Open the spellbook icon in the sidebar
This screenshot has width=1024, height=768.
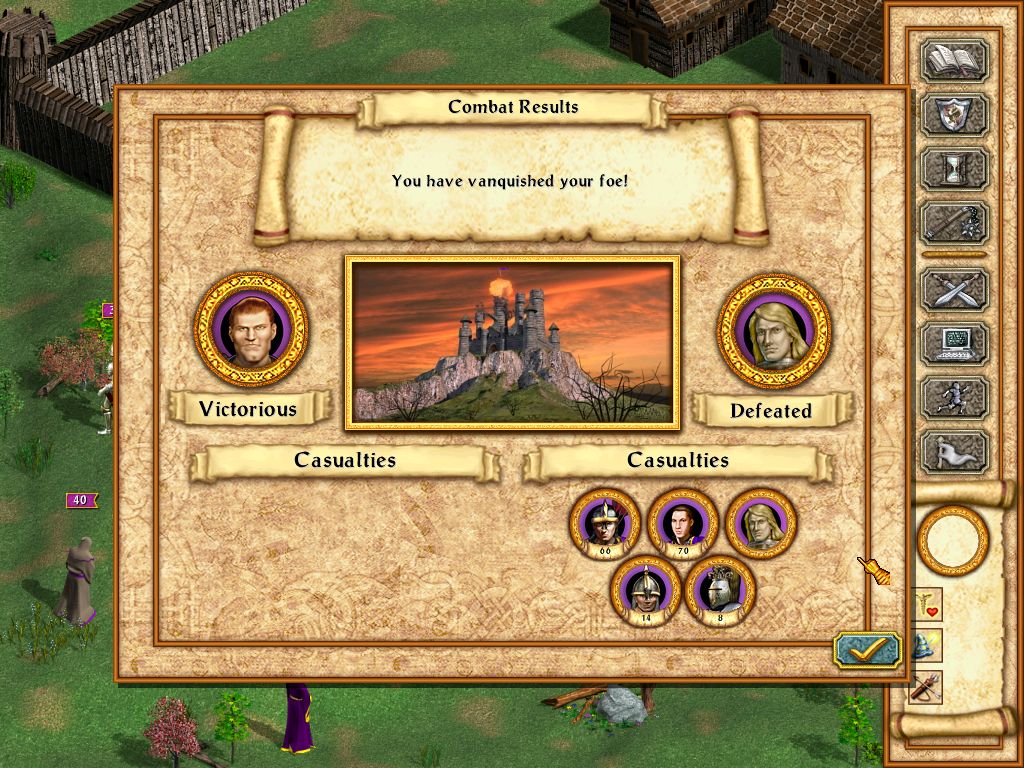(x=954, y=62)
